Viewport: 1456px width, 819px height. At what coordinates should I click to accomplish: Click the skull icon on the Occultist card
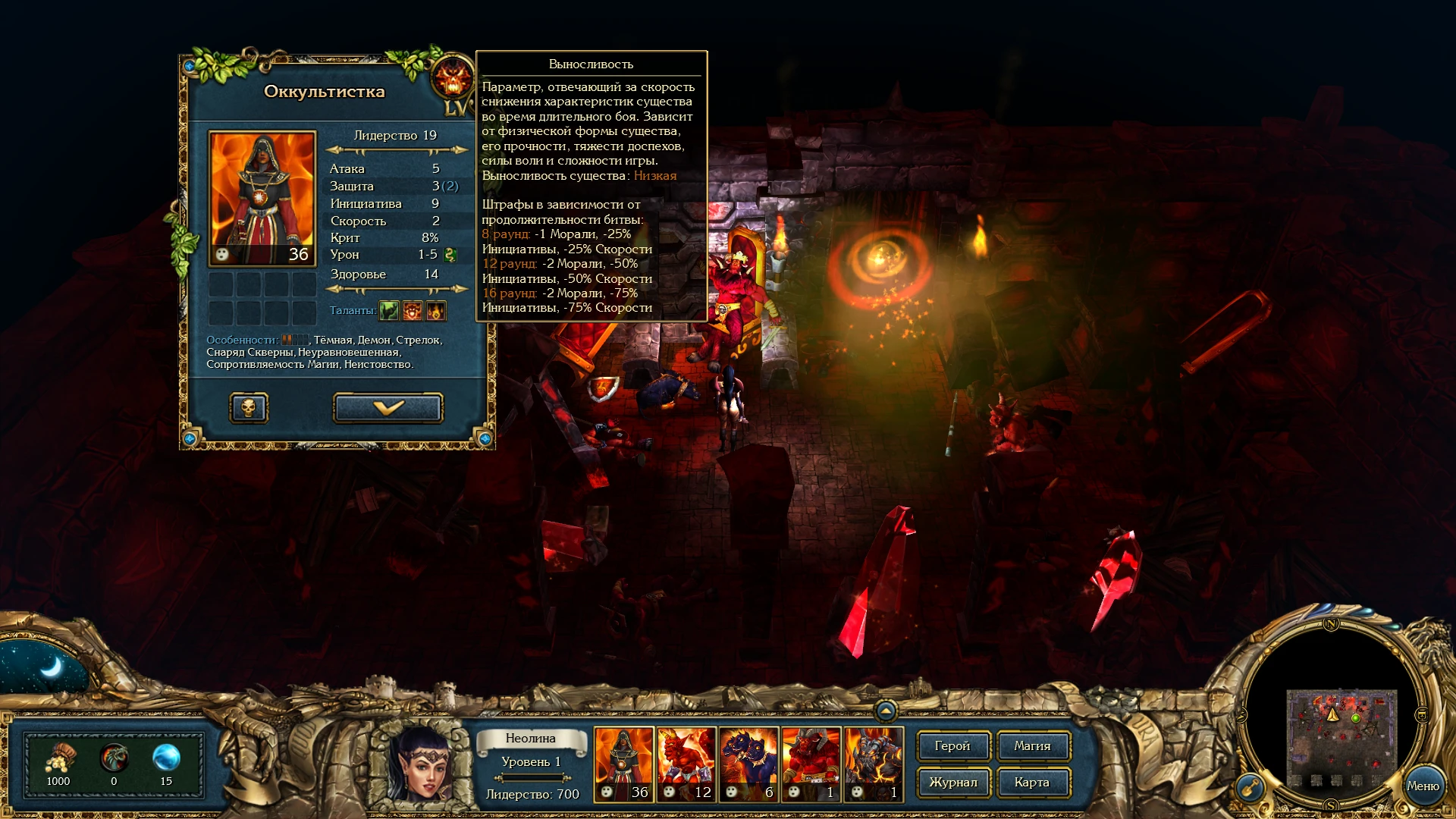249,407
